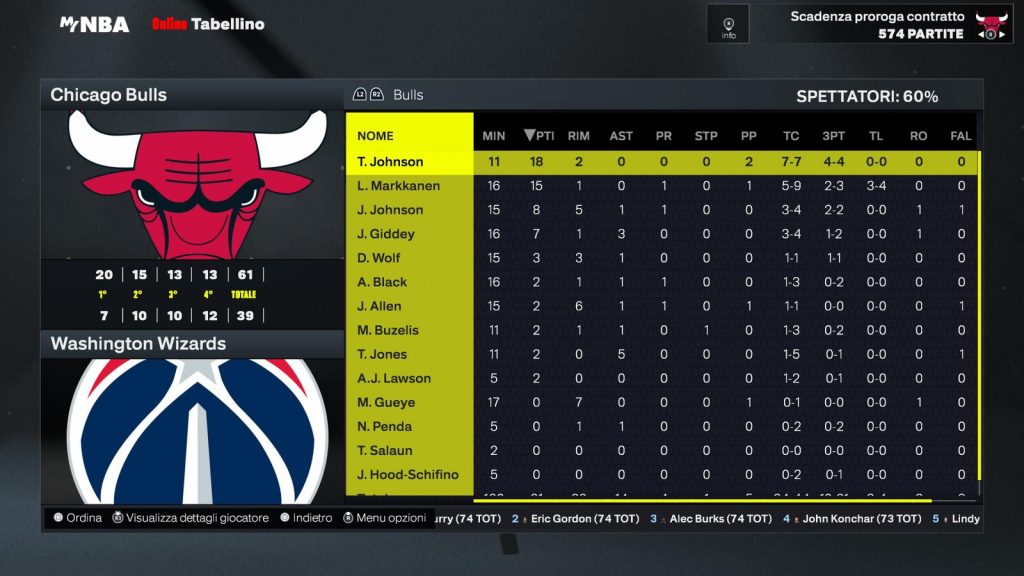The height and width of the screenshot is (576, 1024).
Task: Select T. Johnson's highlighted stat row
Action: point(390,162)
